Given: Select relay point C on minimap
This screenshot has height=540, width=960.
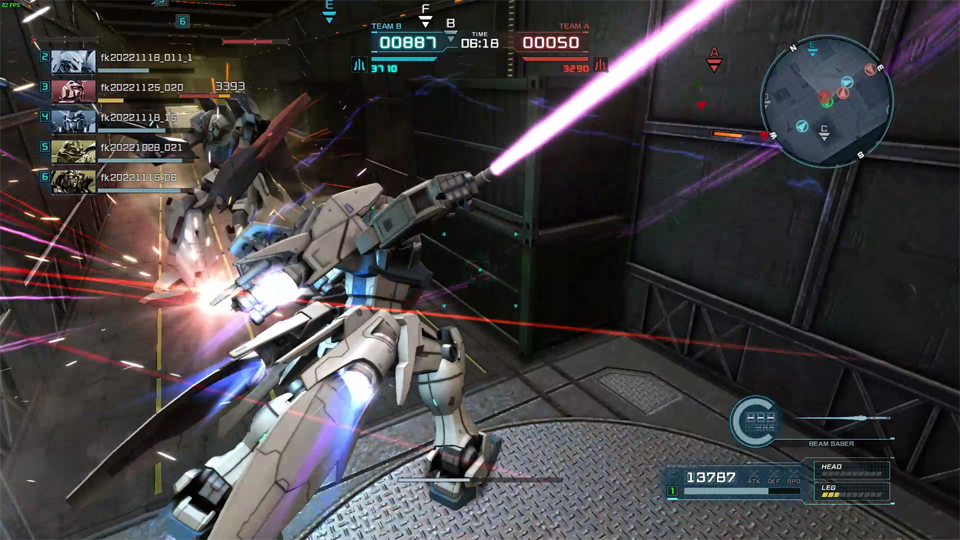Looking at the screenshot, I should pyautogui.click(x=824, y=131).
